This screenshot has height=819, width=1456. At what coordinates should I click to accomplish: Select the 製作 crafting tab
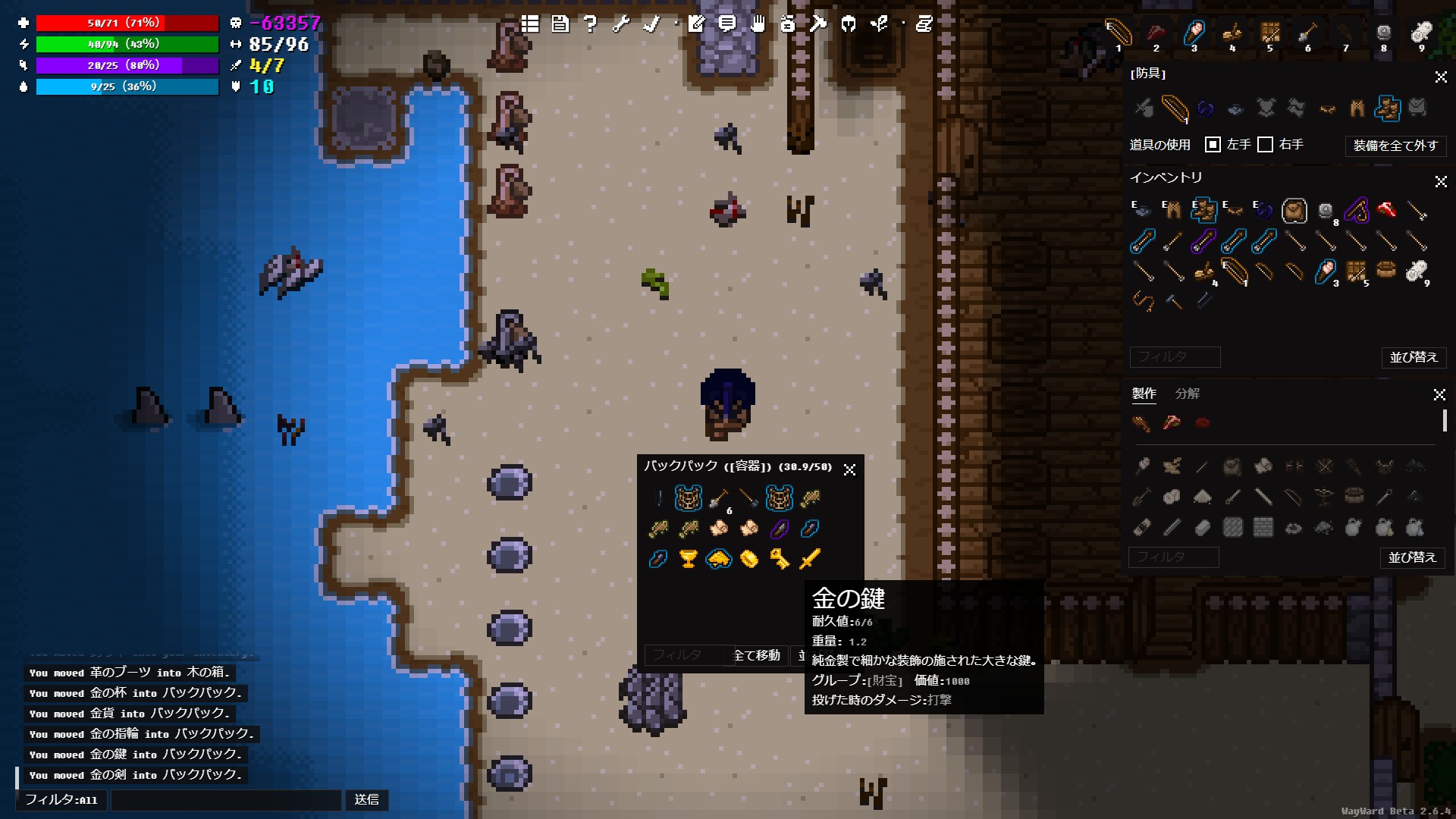[1144, 394]
